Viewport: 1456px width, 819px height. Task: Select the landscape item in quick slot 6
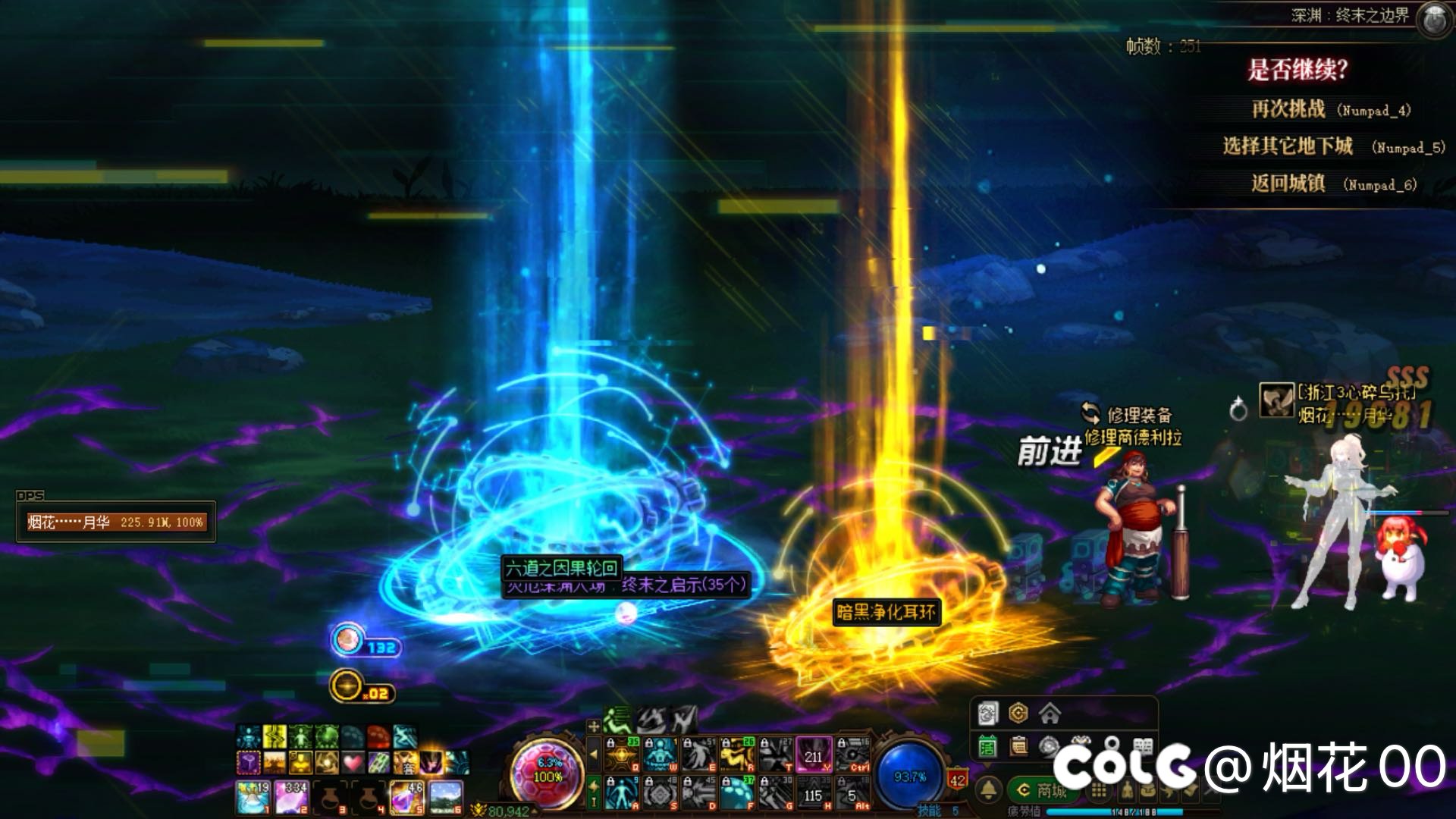pyautogui.click(x=445, y=798)
